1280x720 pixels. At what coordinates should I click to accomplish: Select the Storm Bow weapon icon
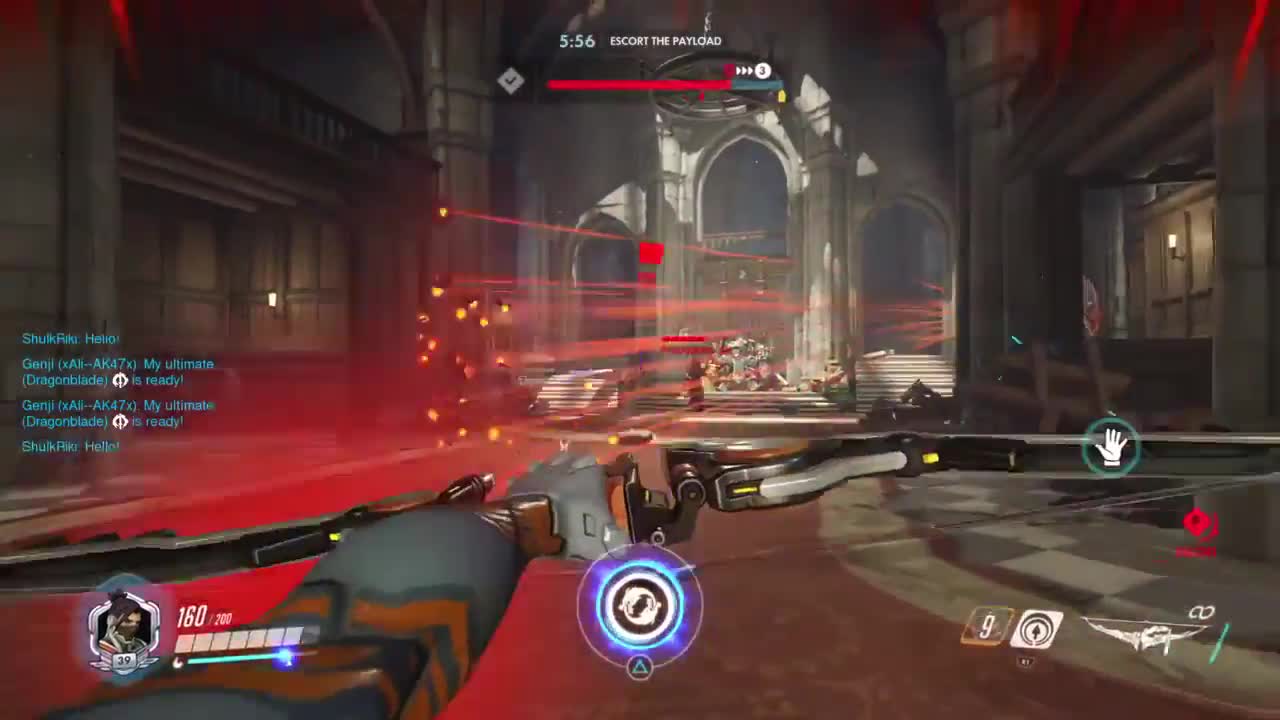(x=1143, y=633)
